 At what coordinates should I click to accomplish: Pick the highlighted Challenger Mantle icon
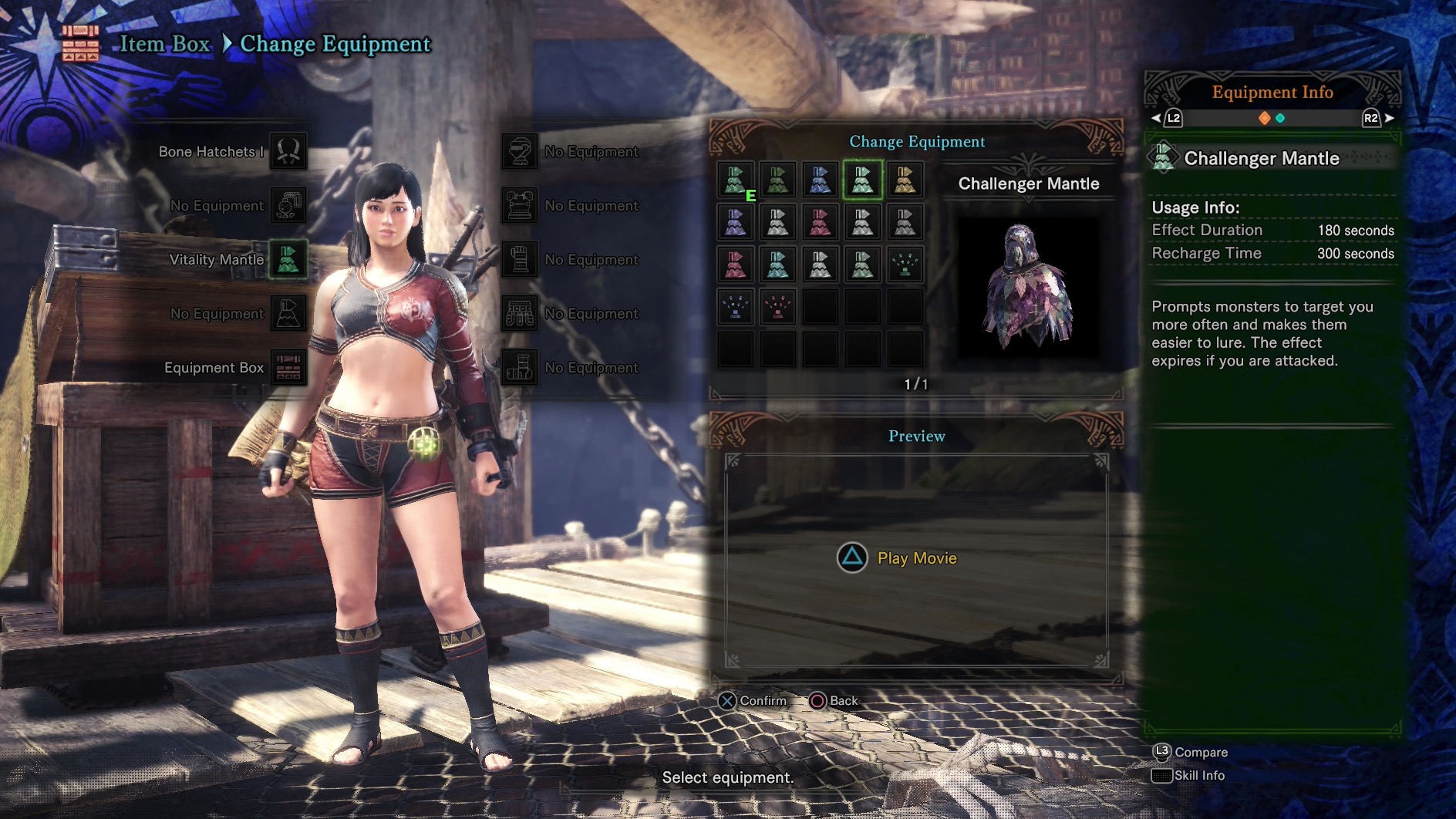click(862, 180)
